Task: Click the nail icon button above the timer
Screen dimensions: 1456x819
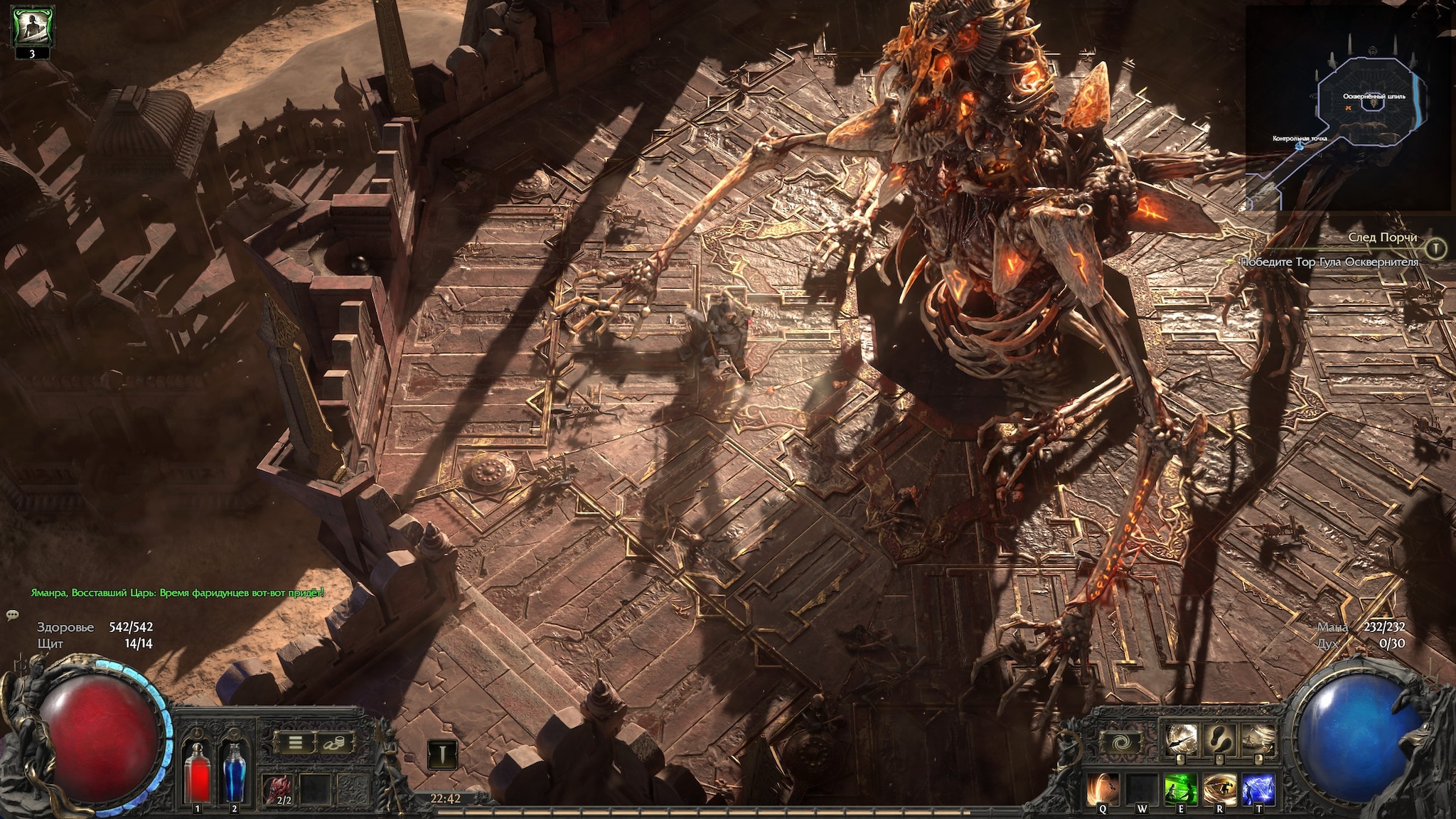Action: 441,754
